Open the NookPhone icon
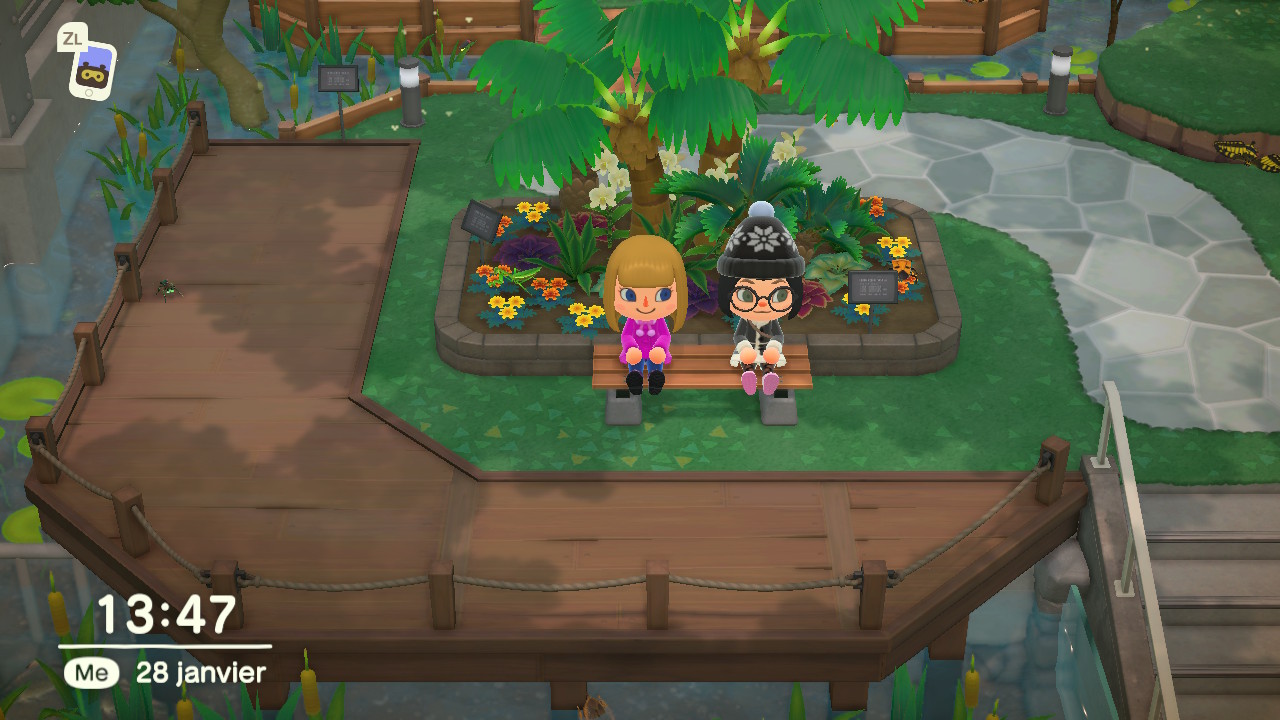 (x=92, y=72)
